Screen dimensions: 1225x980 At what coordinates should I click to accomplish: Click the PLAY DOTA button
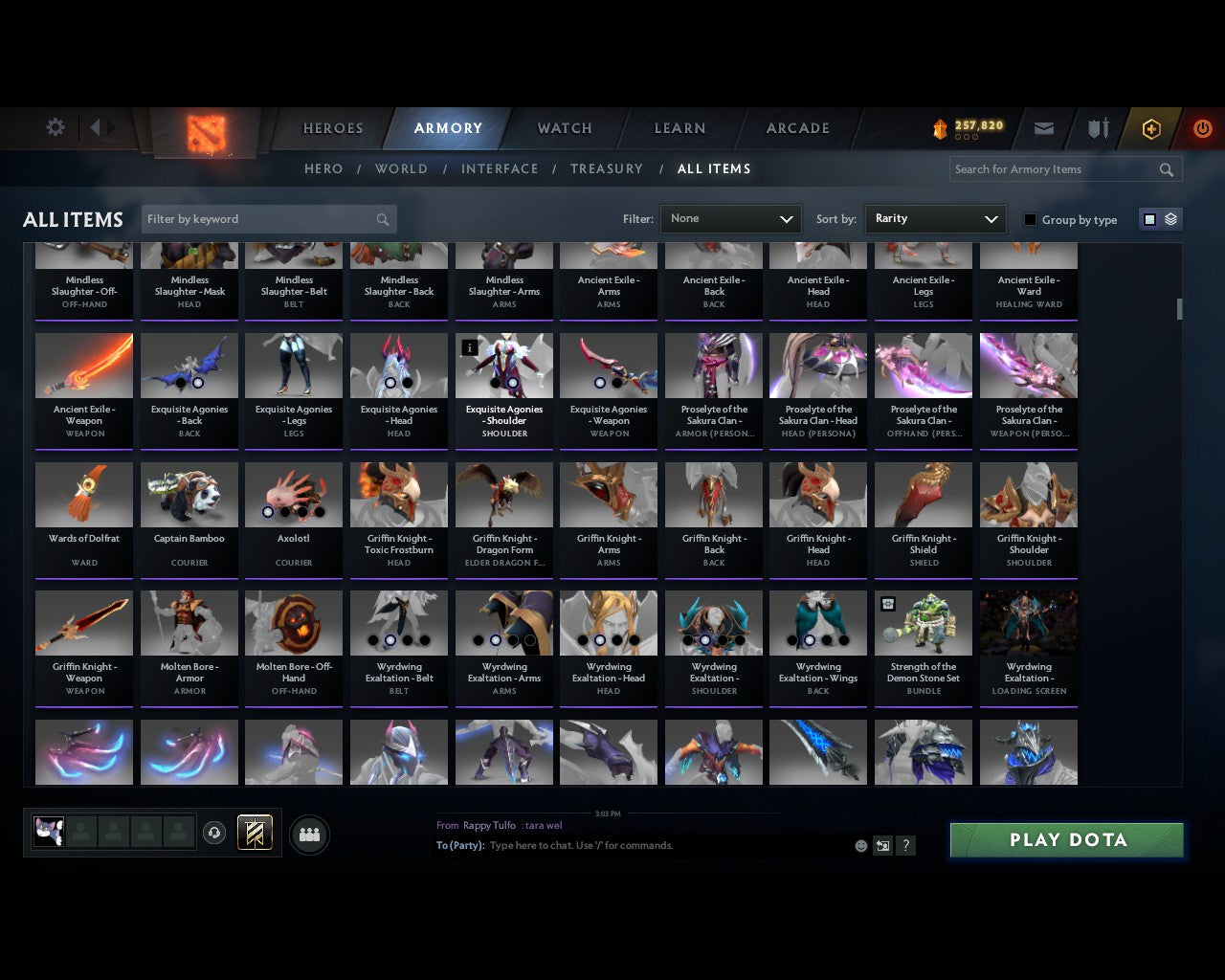[1066, 839]
